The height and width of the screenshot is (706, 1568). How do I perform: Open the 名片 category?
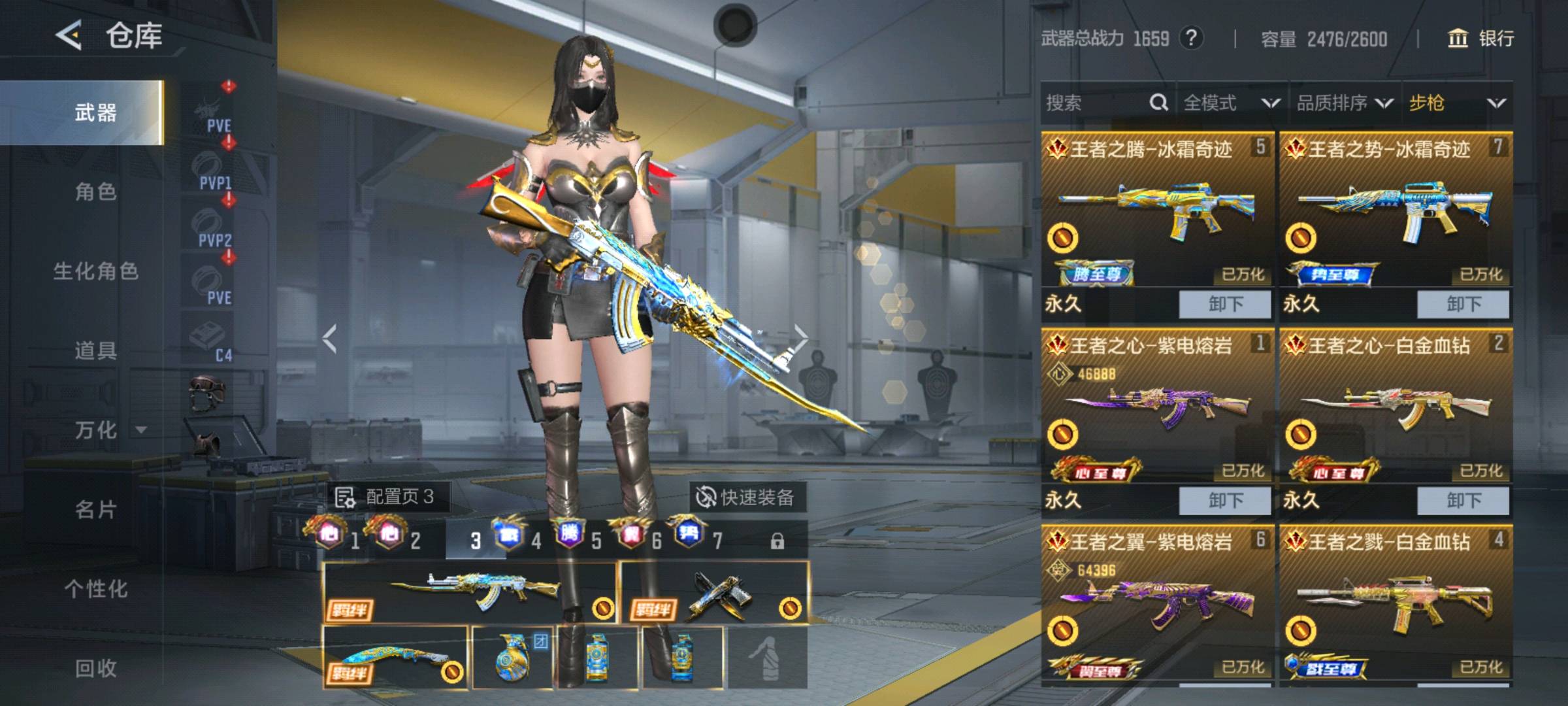coord(95,509)
